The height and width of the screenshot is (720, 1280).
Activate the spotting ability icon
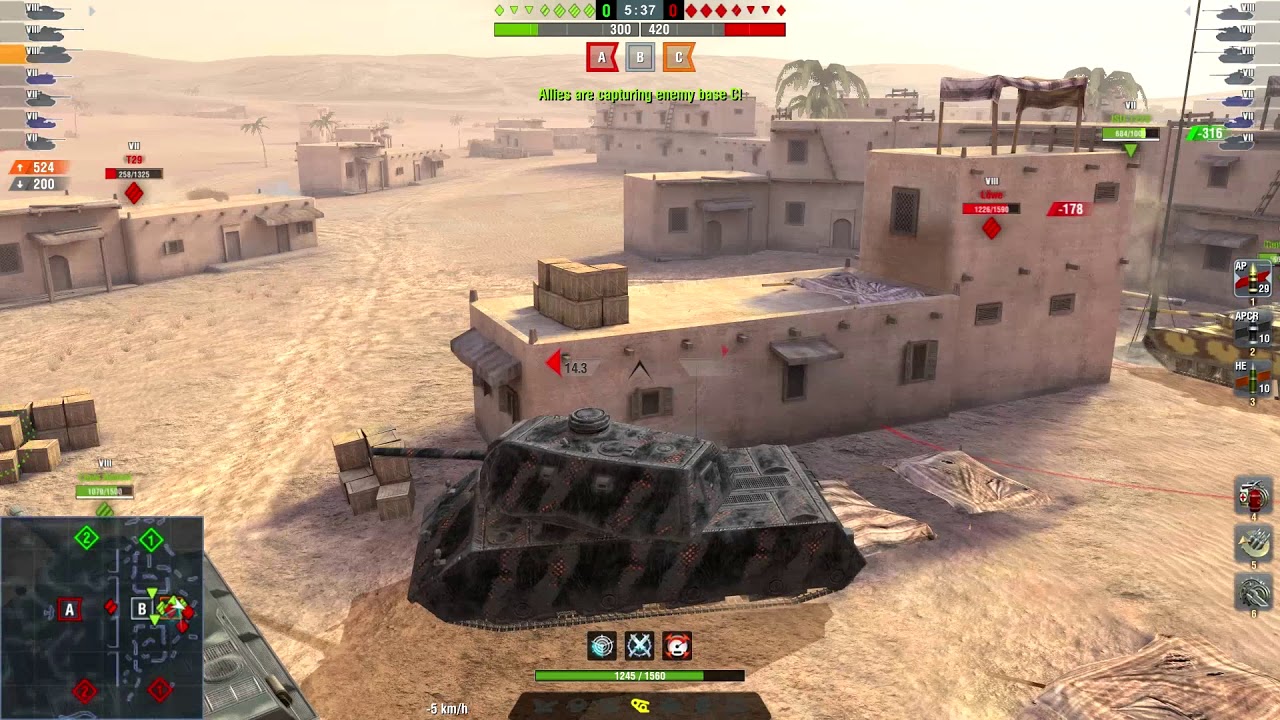pos(601,647)
